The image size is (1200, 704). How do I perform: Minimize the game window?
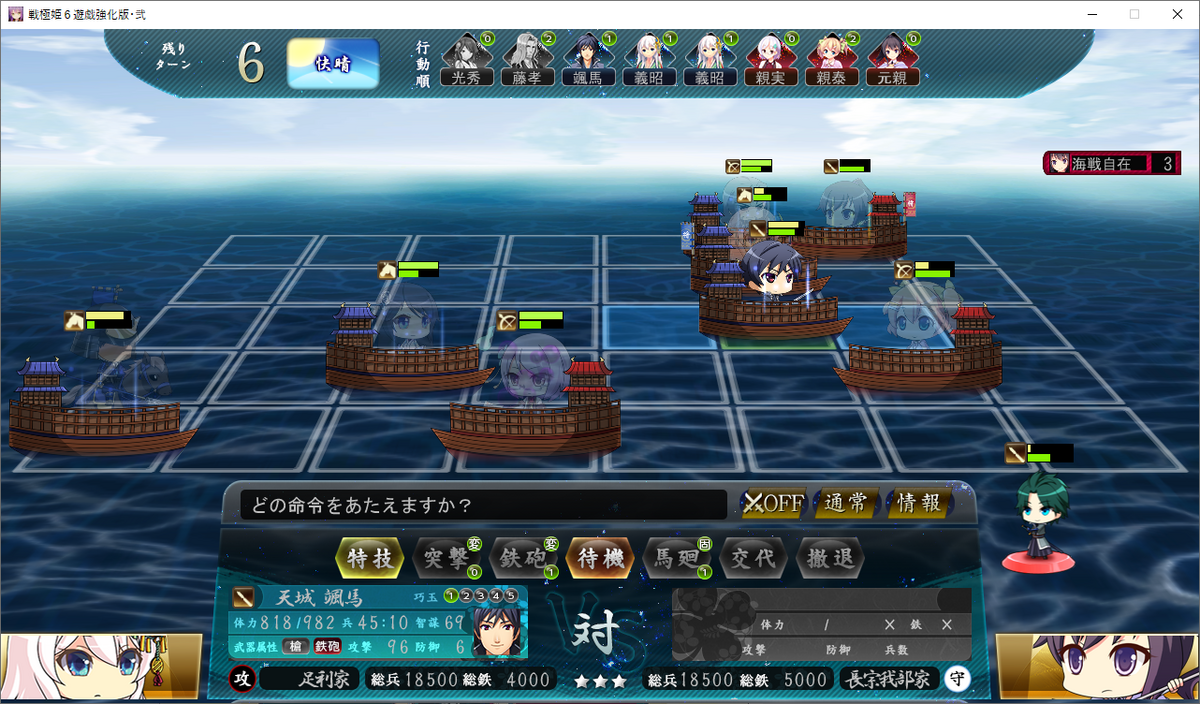(x=1087, y=14)
